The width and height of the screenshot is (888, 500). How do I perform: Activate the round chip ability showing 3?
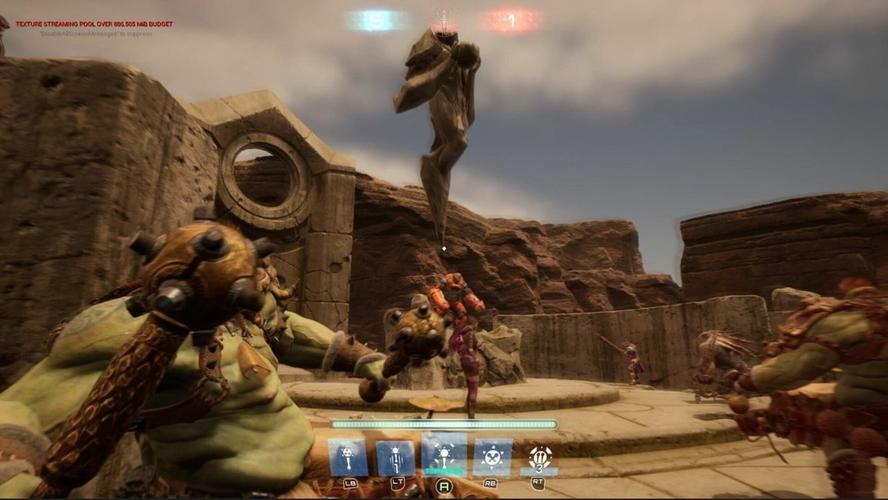click(540, 457)
